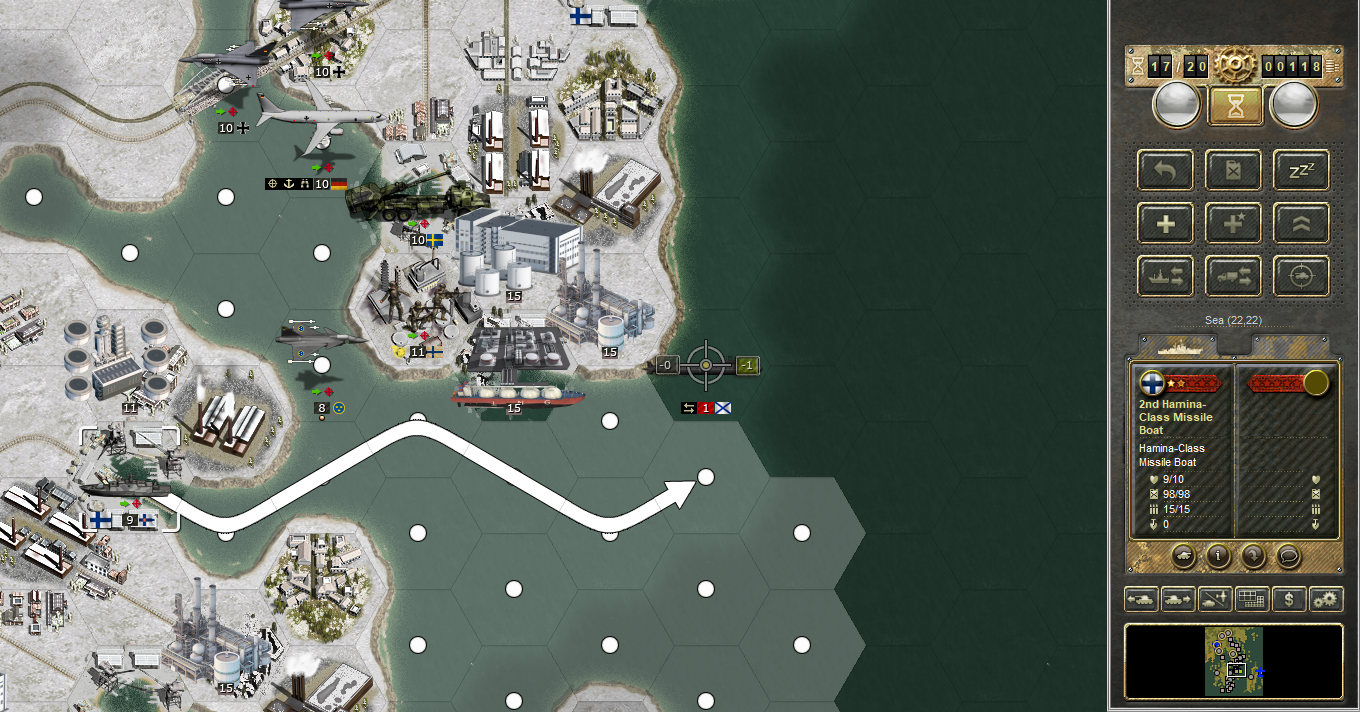Click the round tank icon button
Viewport: 1360px width, 712px height.
1183,555
